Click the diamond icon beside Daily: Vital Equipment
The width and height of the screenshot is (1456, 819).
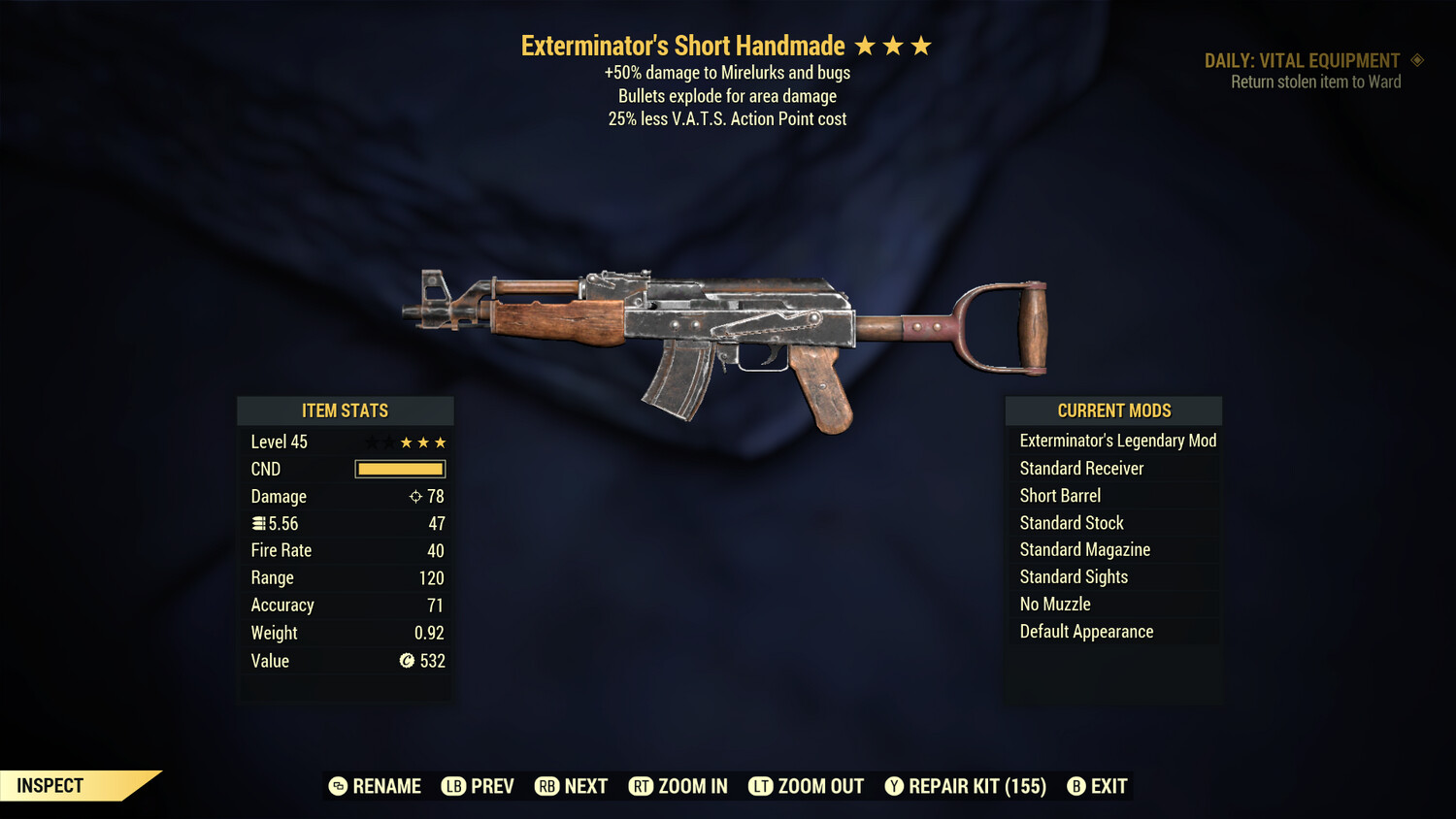[x=1416, y=60]
